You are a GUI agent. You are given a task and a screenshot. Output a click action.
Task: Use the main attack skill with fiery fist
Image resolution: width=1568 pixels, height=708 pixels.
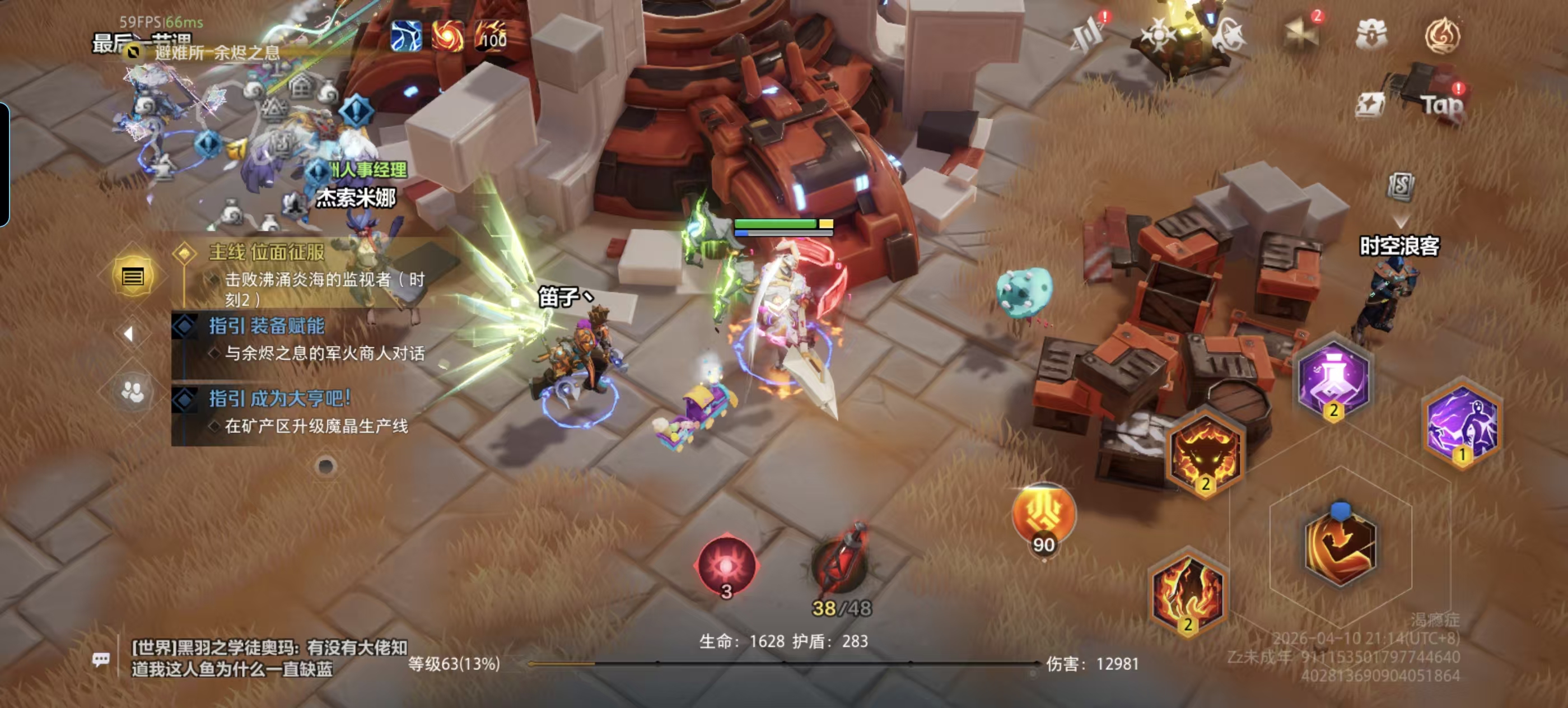pyautogui.click(x=1340, y=542)
